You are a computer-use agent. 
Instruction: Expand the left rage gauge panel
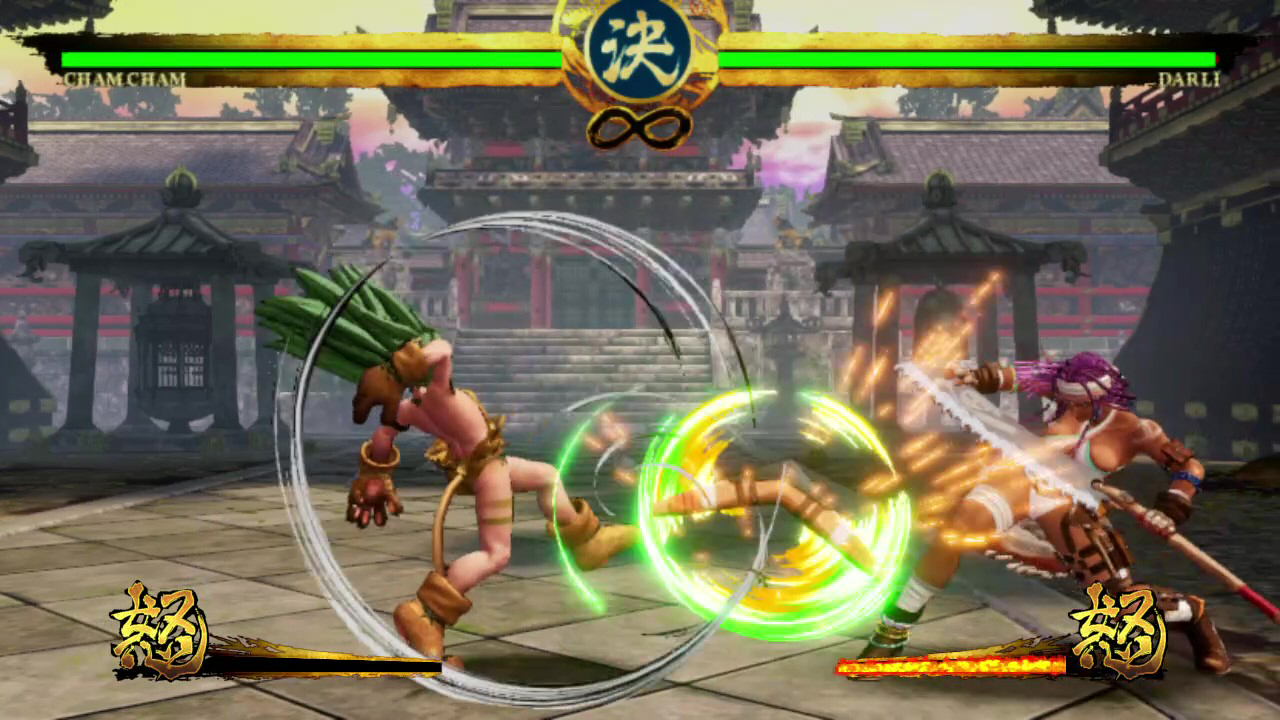[280, 650]
